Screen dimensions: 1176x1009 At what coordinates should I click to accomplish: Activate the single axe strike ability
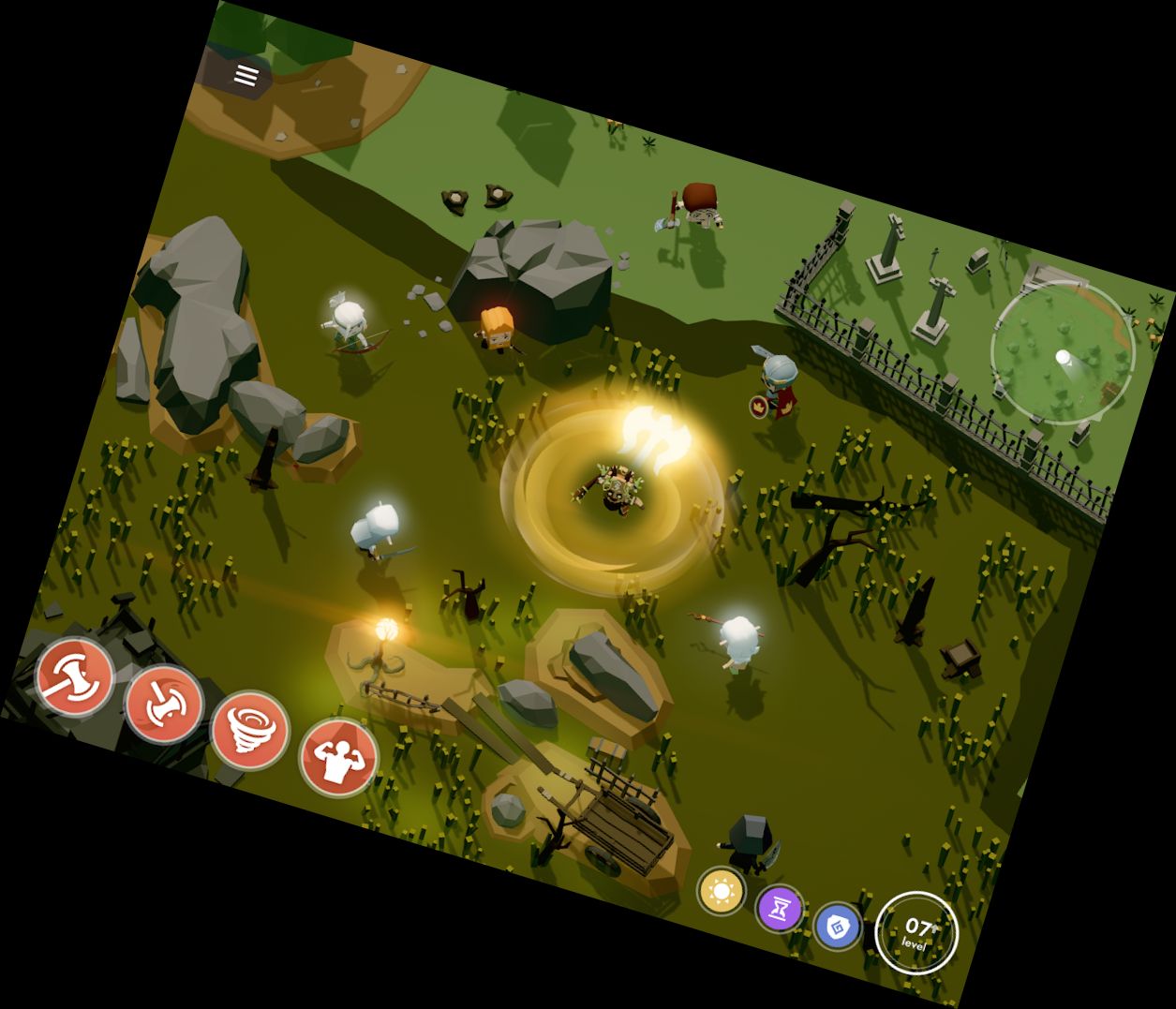click(75, 676)
